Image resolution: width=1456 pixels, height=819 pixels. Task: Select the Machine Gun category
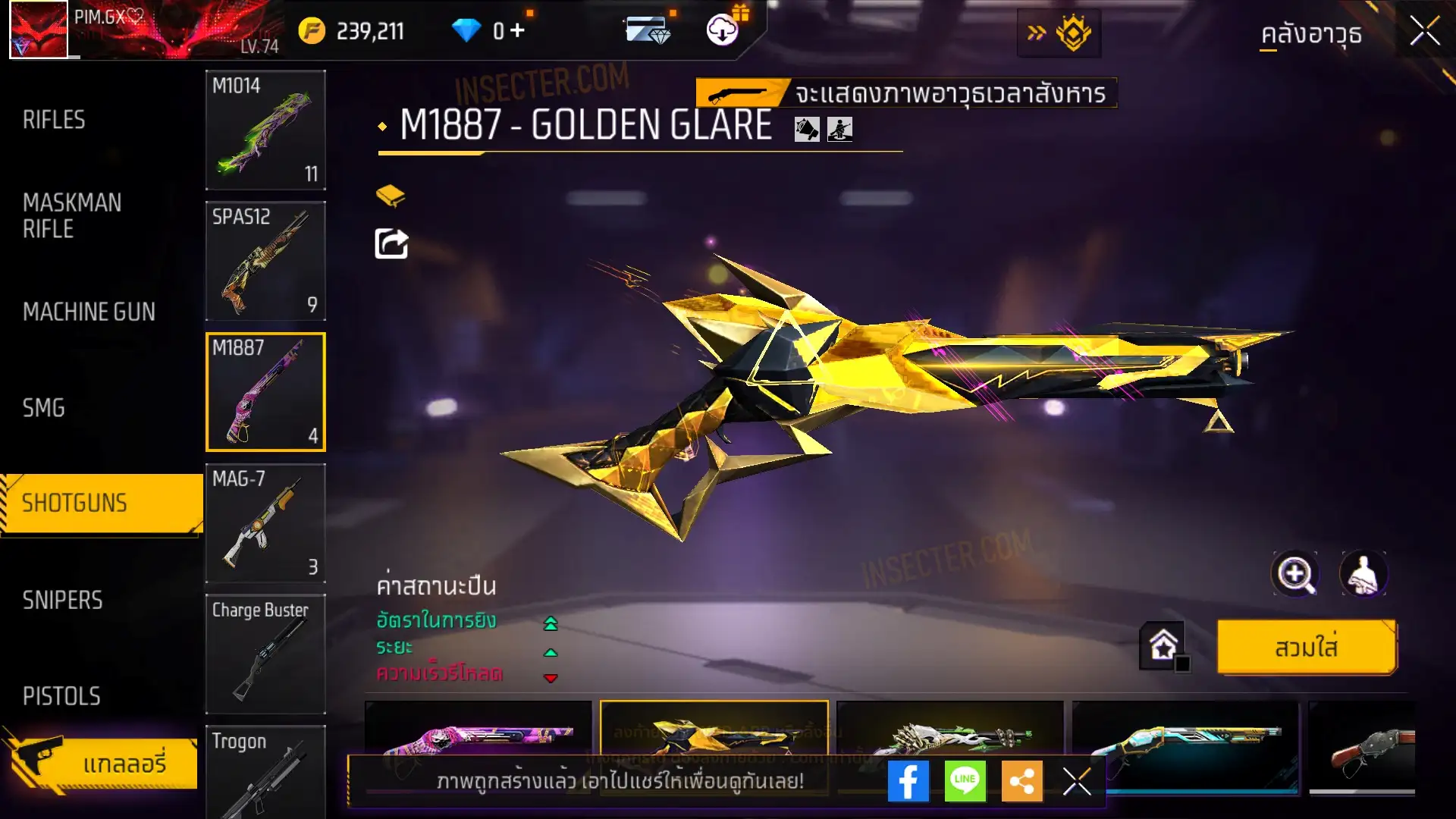coord(89,312)
